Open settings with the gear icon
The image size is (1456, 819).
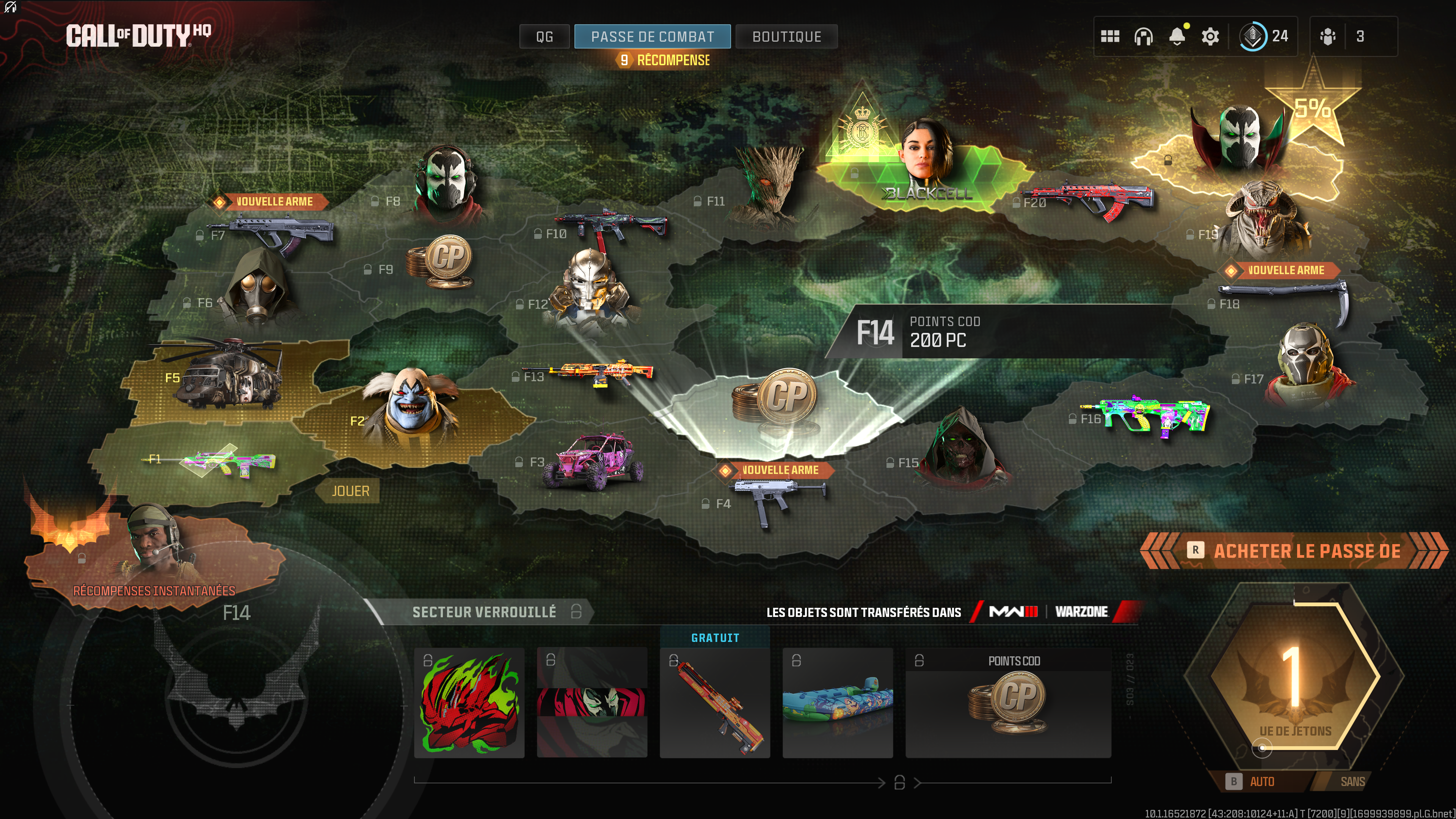click(1210, 37)
